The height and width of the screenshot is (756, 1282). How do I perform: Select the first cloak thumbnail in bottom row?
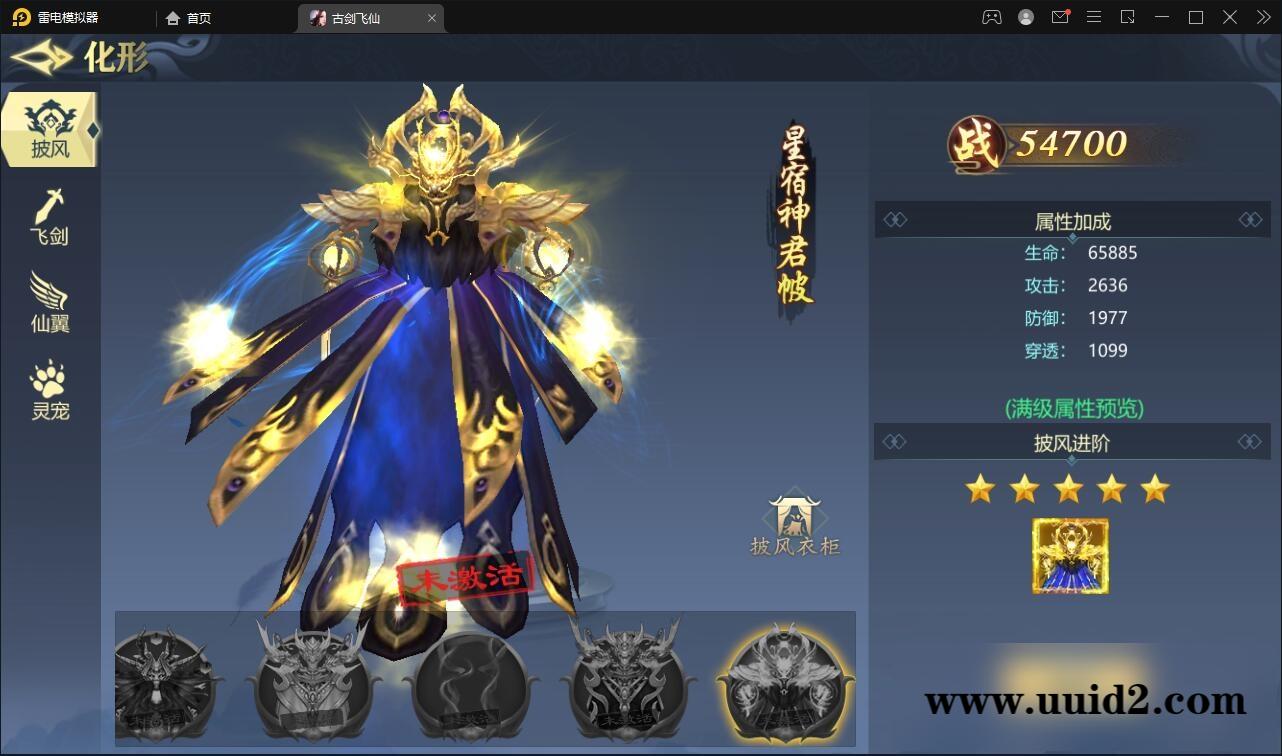click(x=168, y=681)
